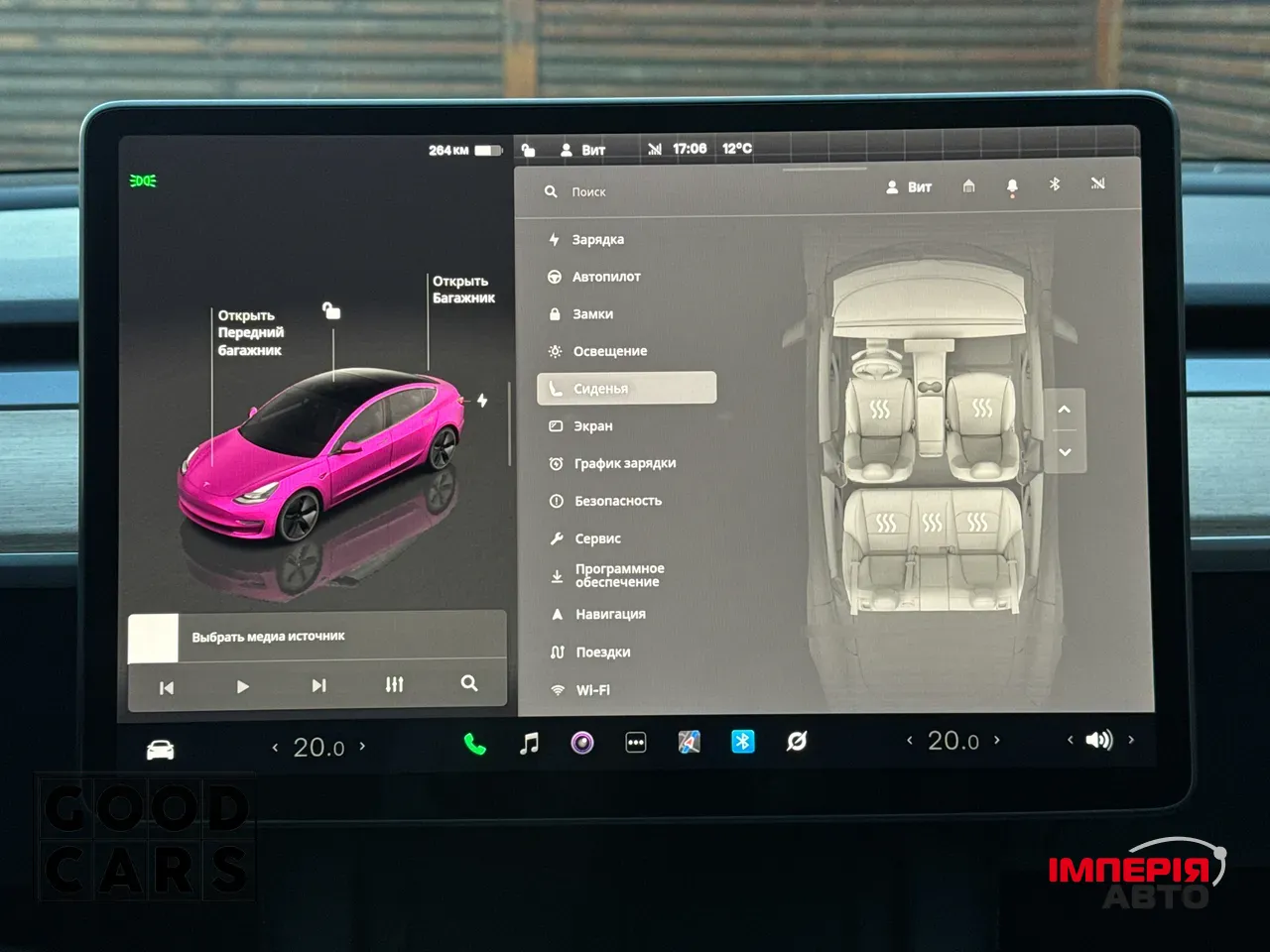Screen dimensions: 1270x952
Task: Expand the seat view with the down chevron
Action: coord(1063,452)
